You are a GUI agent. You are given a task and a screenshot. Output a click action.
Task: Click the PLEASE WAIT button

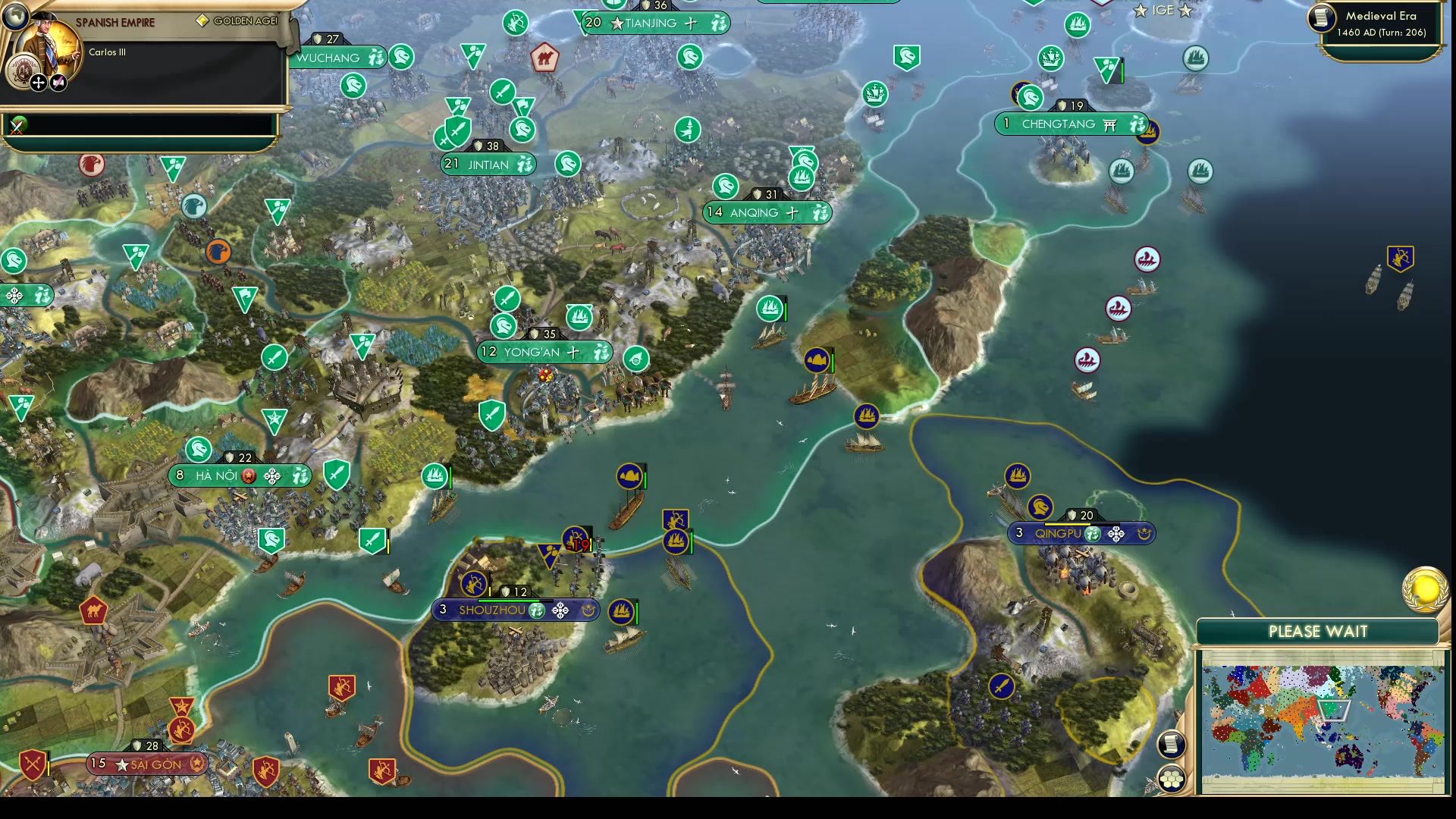[x=1318, y=631]
